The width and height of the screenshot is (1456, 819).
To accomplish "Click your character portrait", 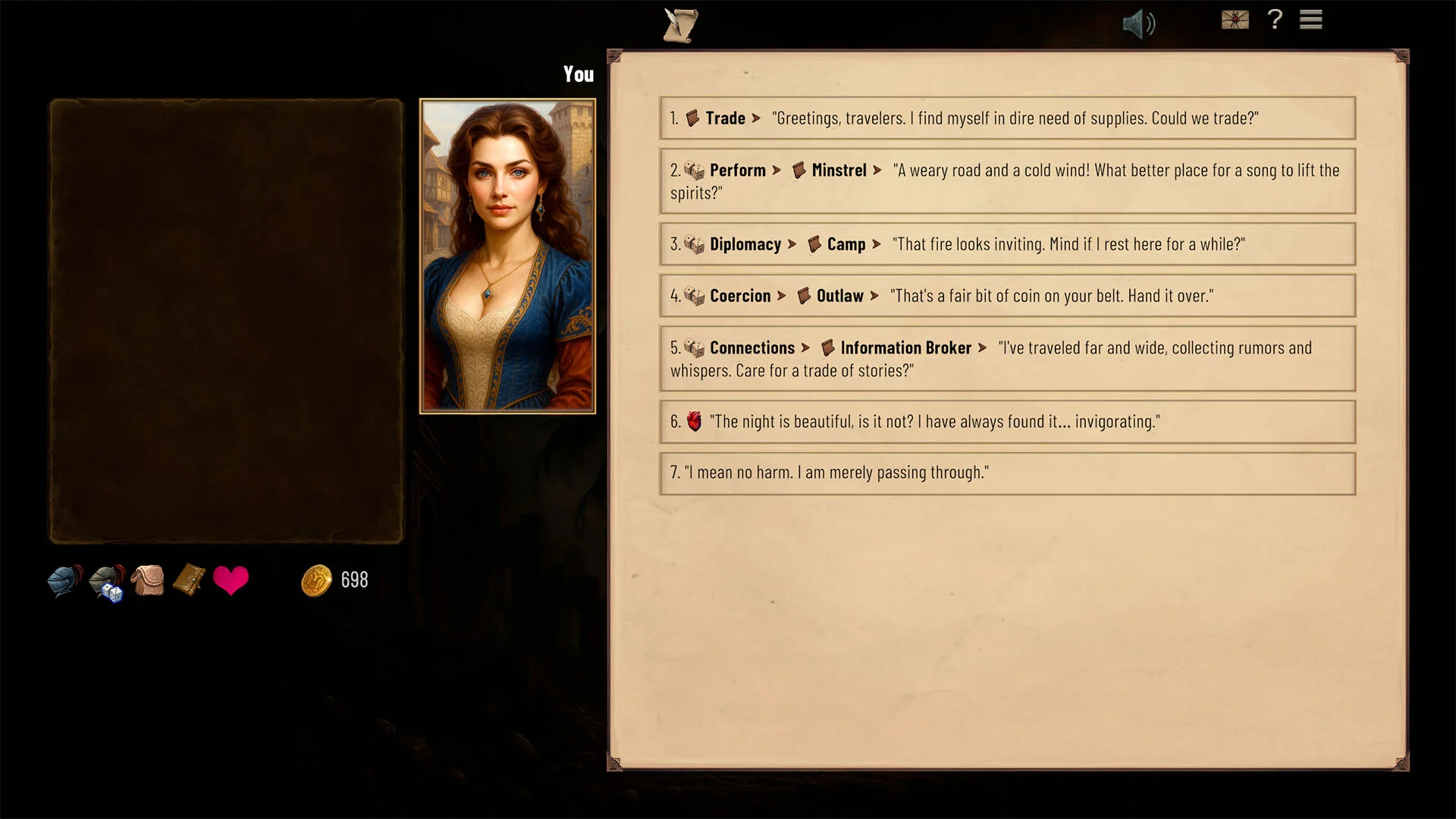I will point(507,256).
